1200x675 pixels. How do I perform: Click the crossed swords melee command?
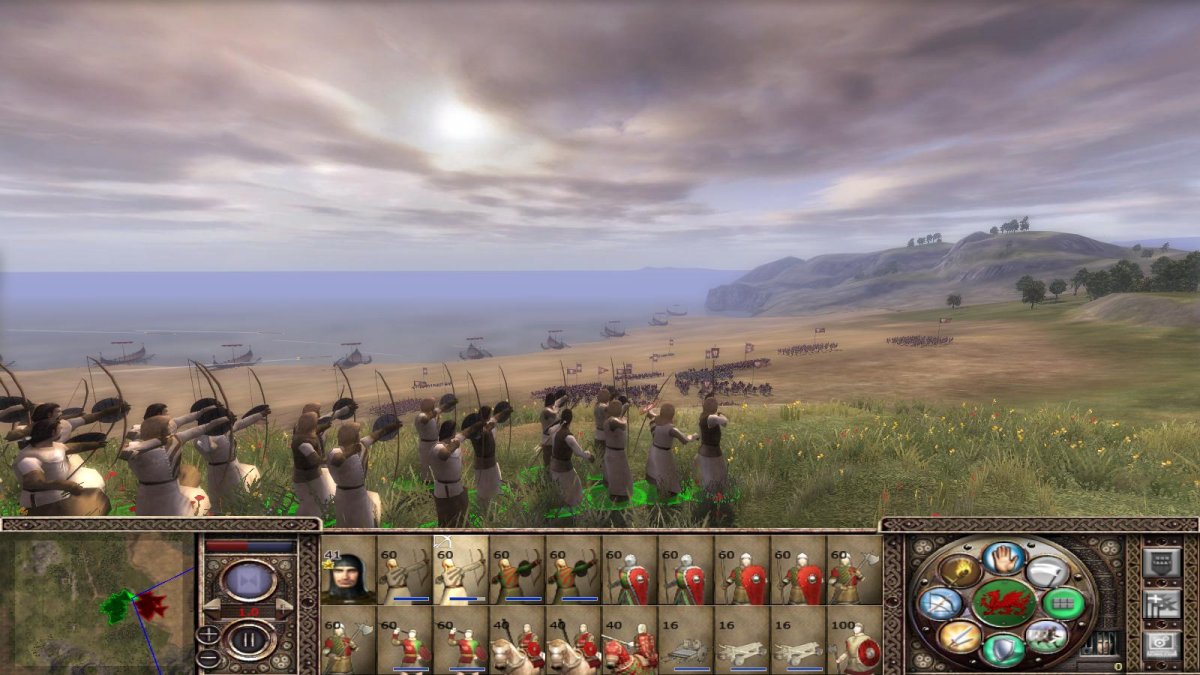(958, 635)
